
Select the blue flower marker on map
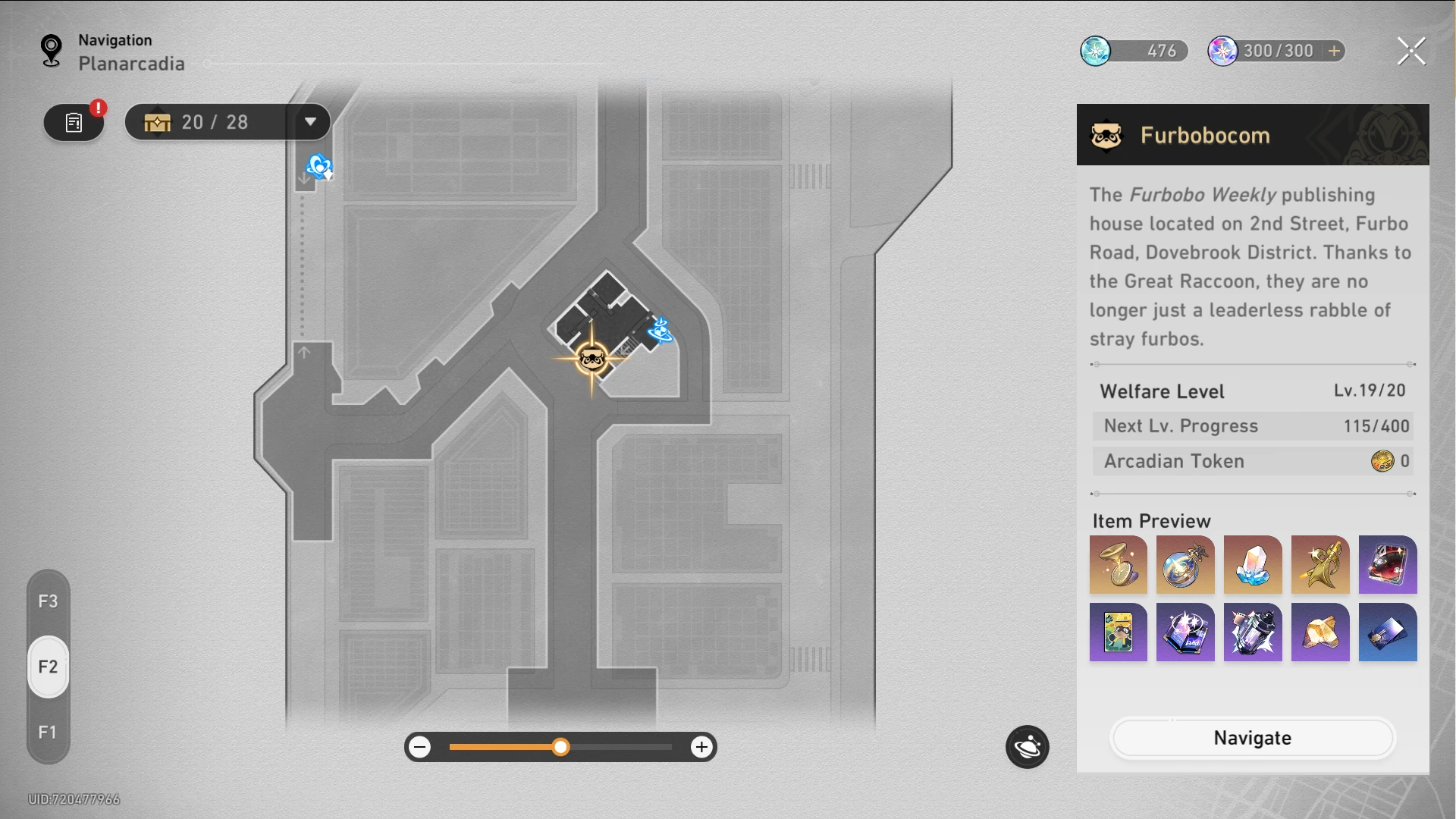pyautogui.click(x=319, y=166)
